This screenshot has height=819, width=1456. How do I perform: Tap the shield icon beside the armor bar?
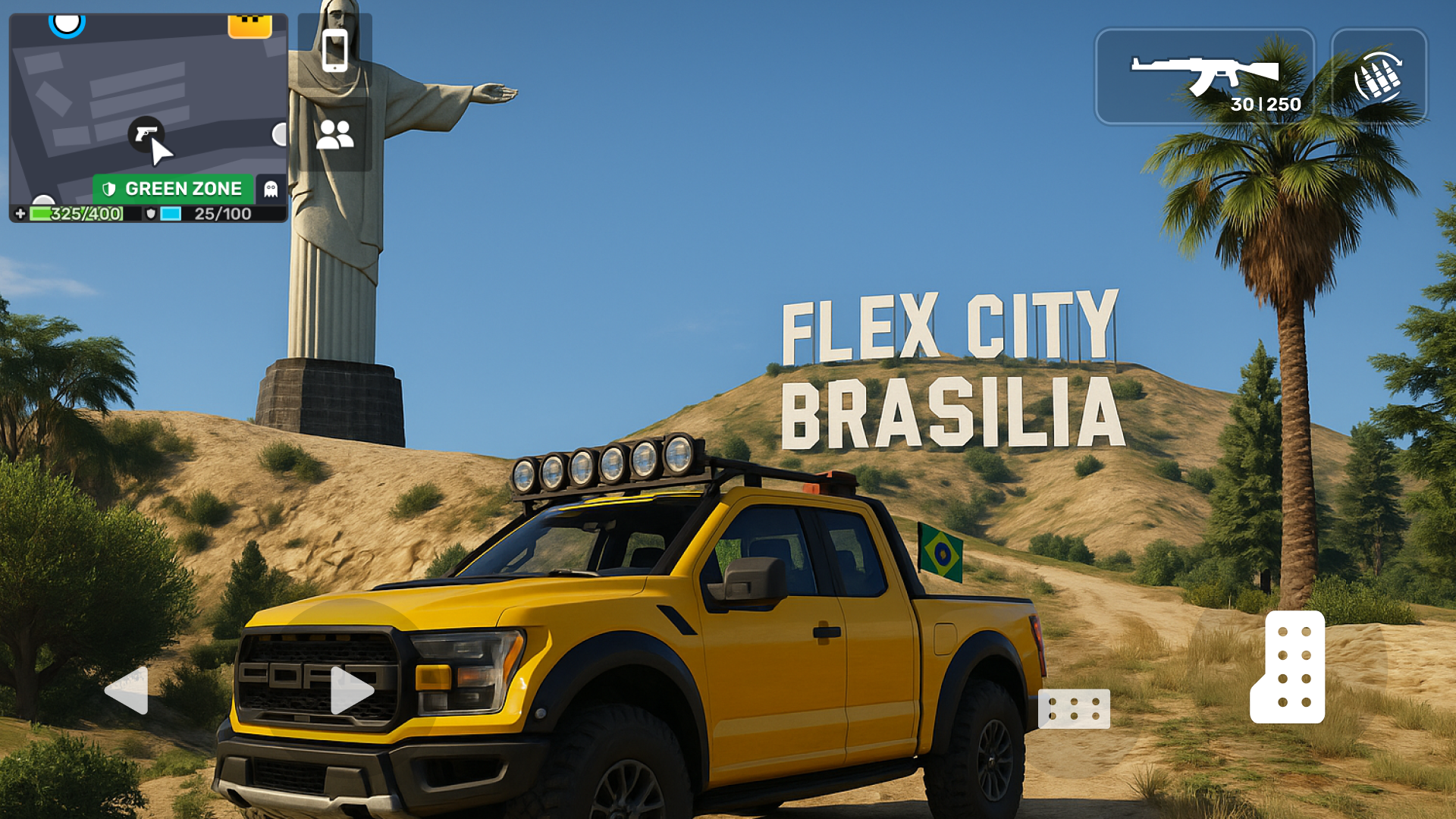152,213
